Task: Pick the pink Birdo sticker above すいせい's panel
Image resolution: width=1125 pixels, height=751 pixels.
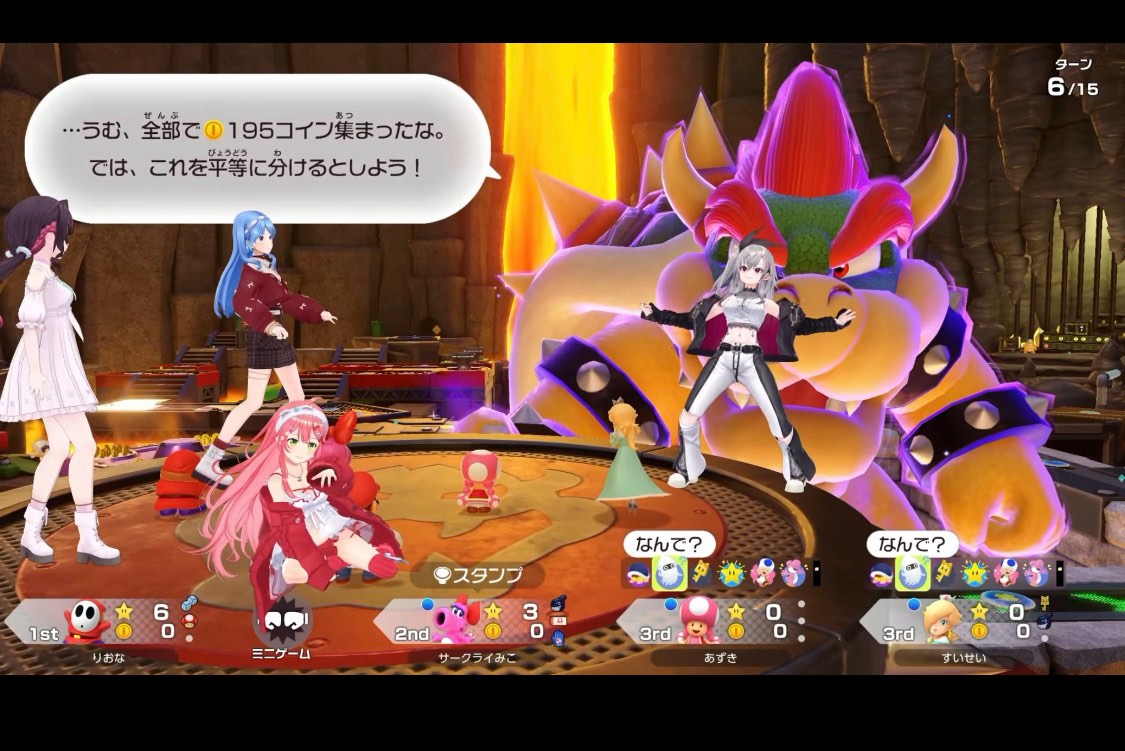Action: pos(1036,573)
